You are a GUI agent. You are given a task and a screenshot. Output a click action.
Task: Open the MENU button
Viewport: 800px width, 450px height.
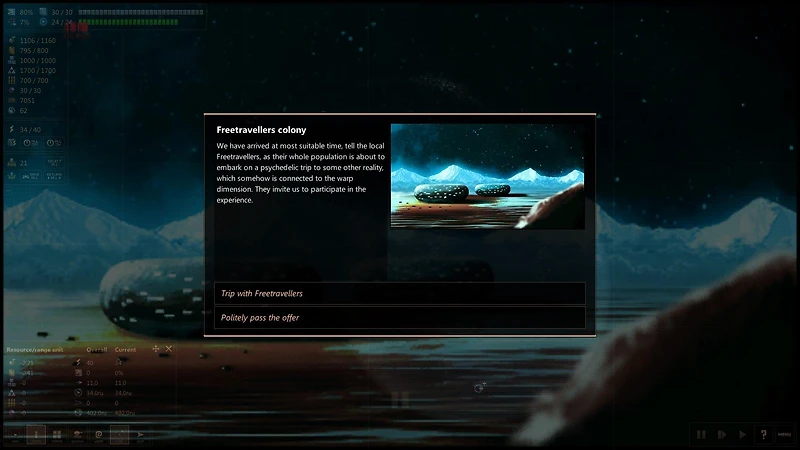point(784,434)
